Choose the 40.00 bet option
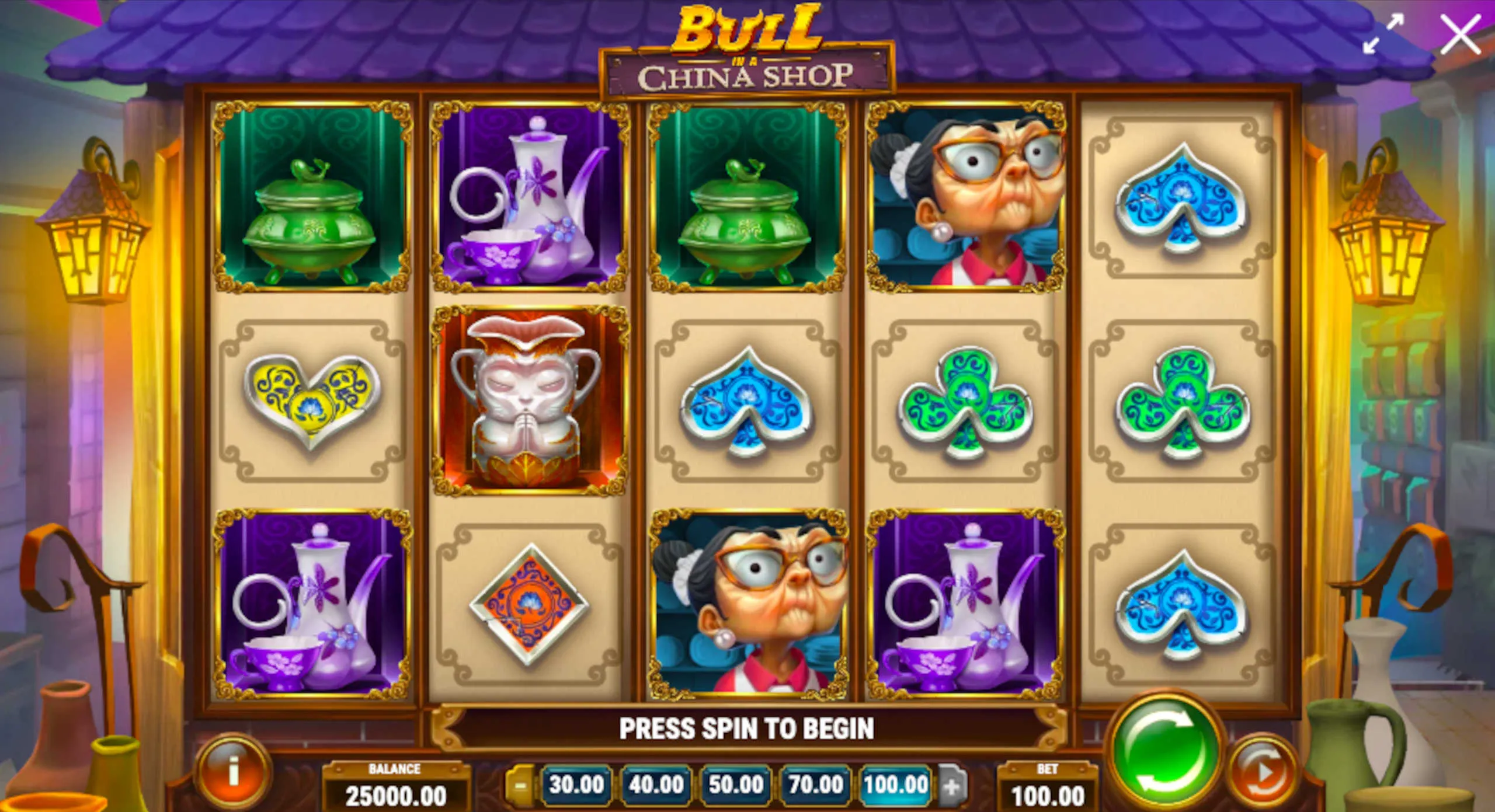Image resolution: width=1495 pixels, height=812 pixels. coord(656,785)
